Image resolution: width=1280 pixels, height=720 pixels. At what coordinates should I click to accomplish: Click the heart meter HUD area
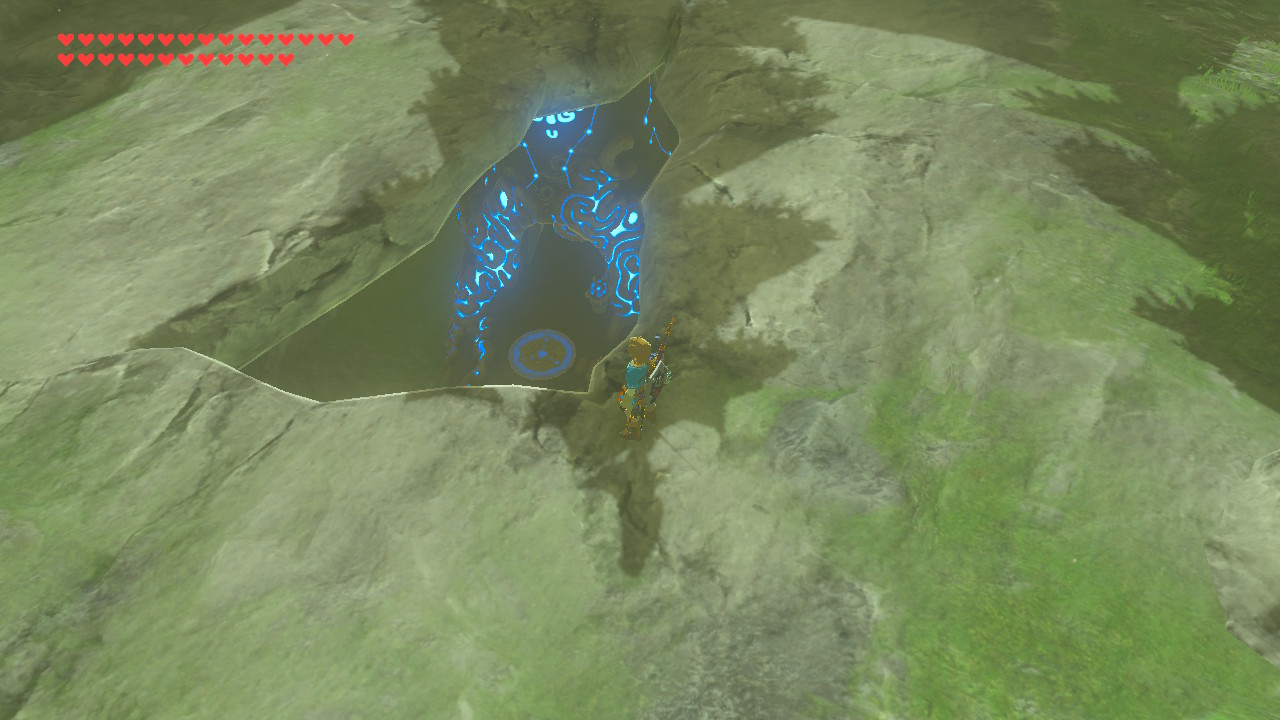200,48
